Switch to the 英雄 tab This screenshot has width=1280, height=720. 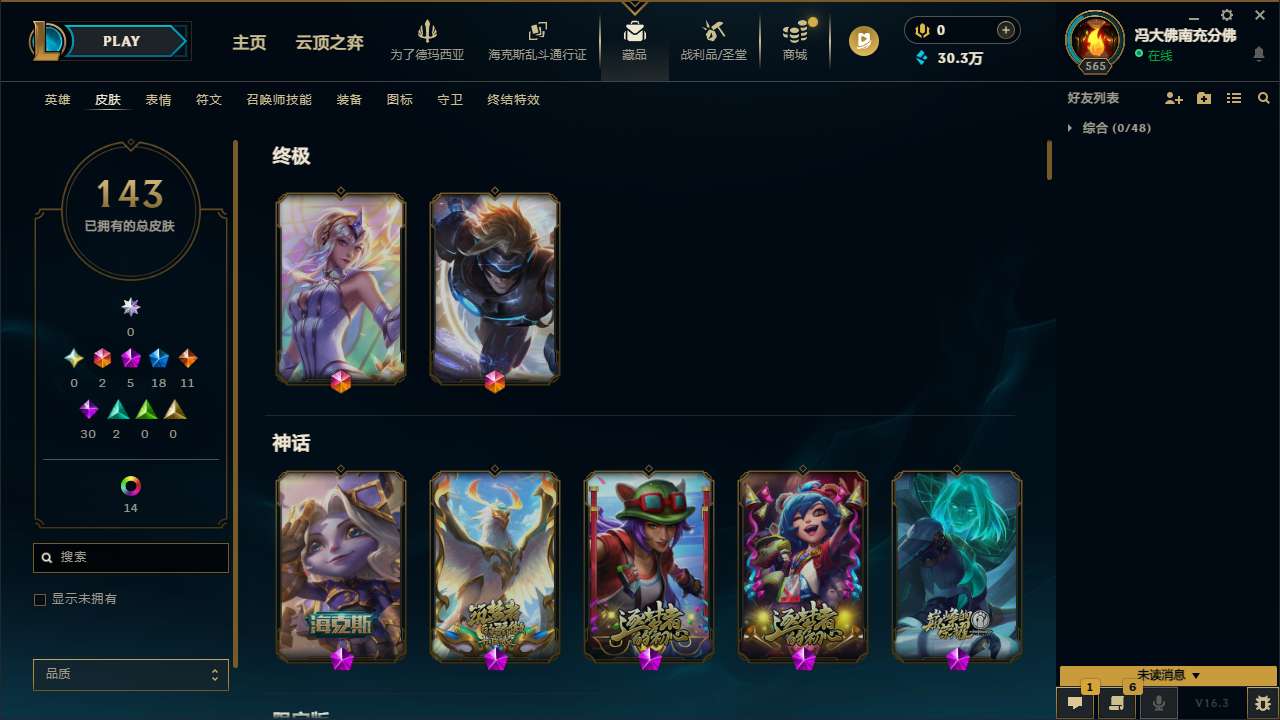click(x=57, y=100)
